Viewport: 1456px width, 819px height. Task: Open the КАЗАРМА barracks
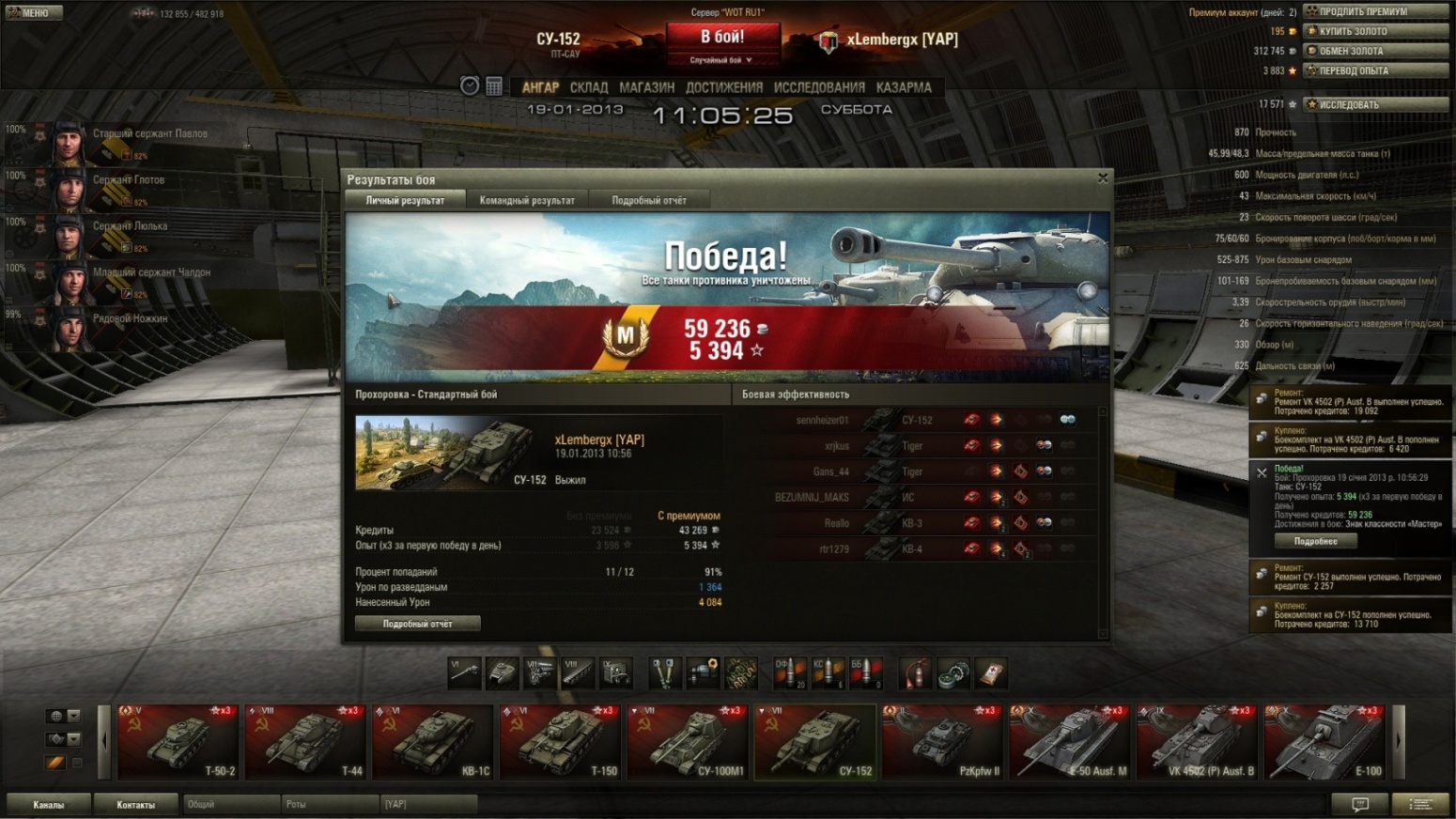click(904, 87)
